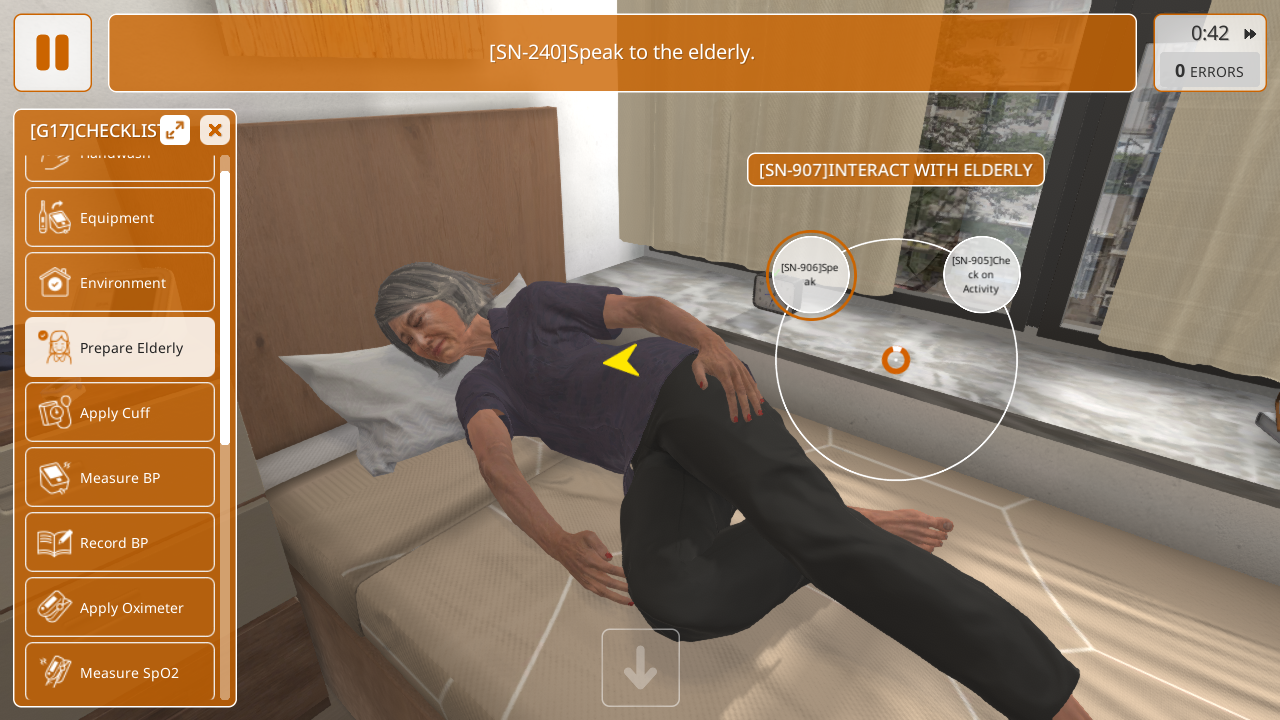Choose the Check on Activity option
This screenshot has width=1280, height=720.
pyautogui.click(x=981, y=274)
